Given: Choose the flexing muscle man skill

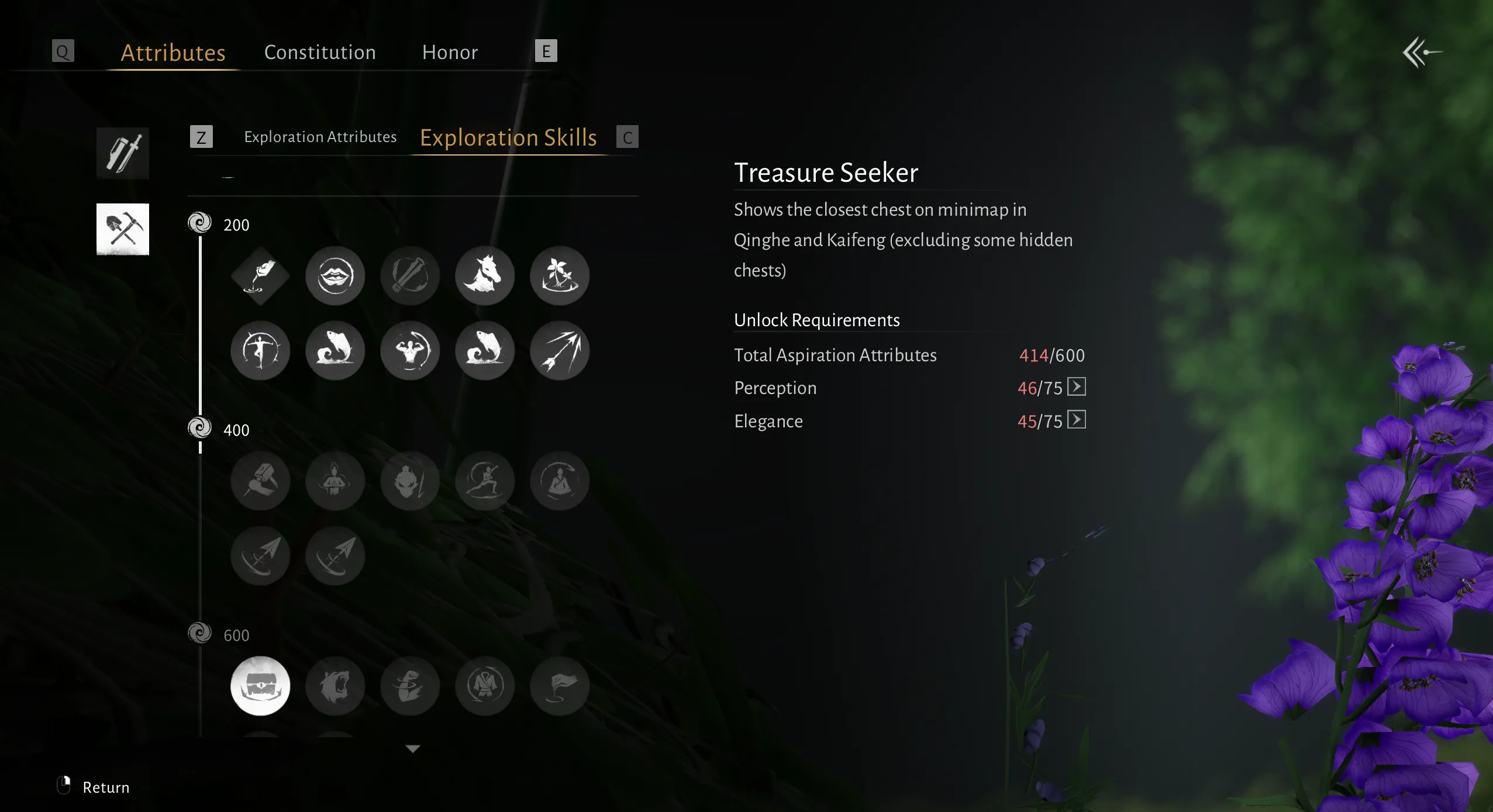Looking at the screenshot, I should click(x=410, y=350).
